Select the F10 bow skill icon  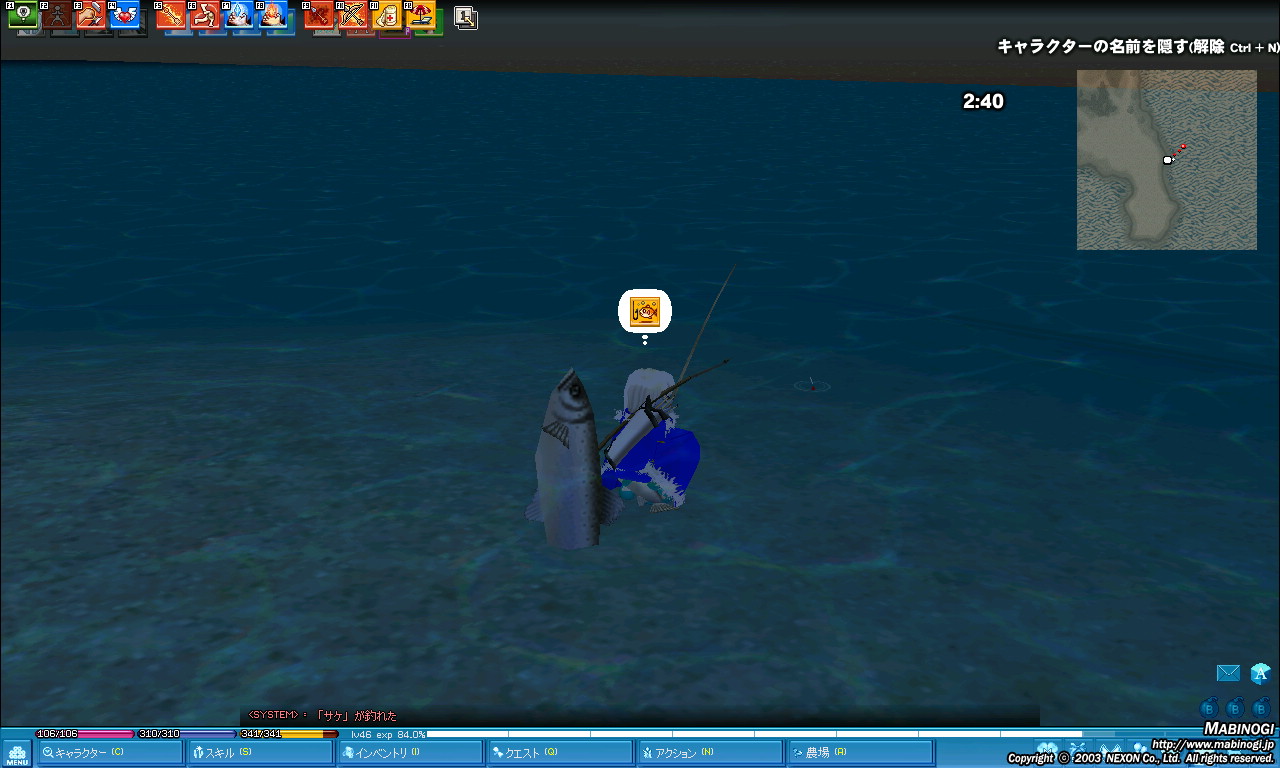[x=353, y=15]
